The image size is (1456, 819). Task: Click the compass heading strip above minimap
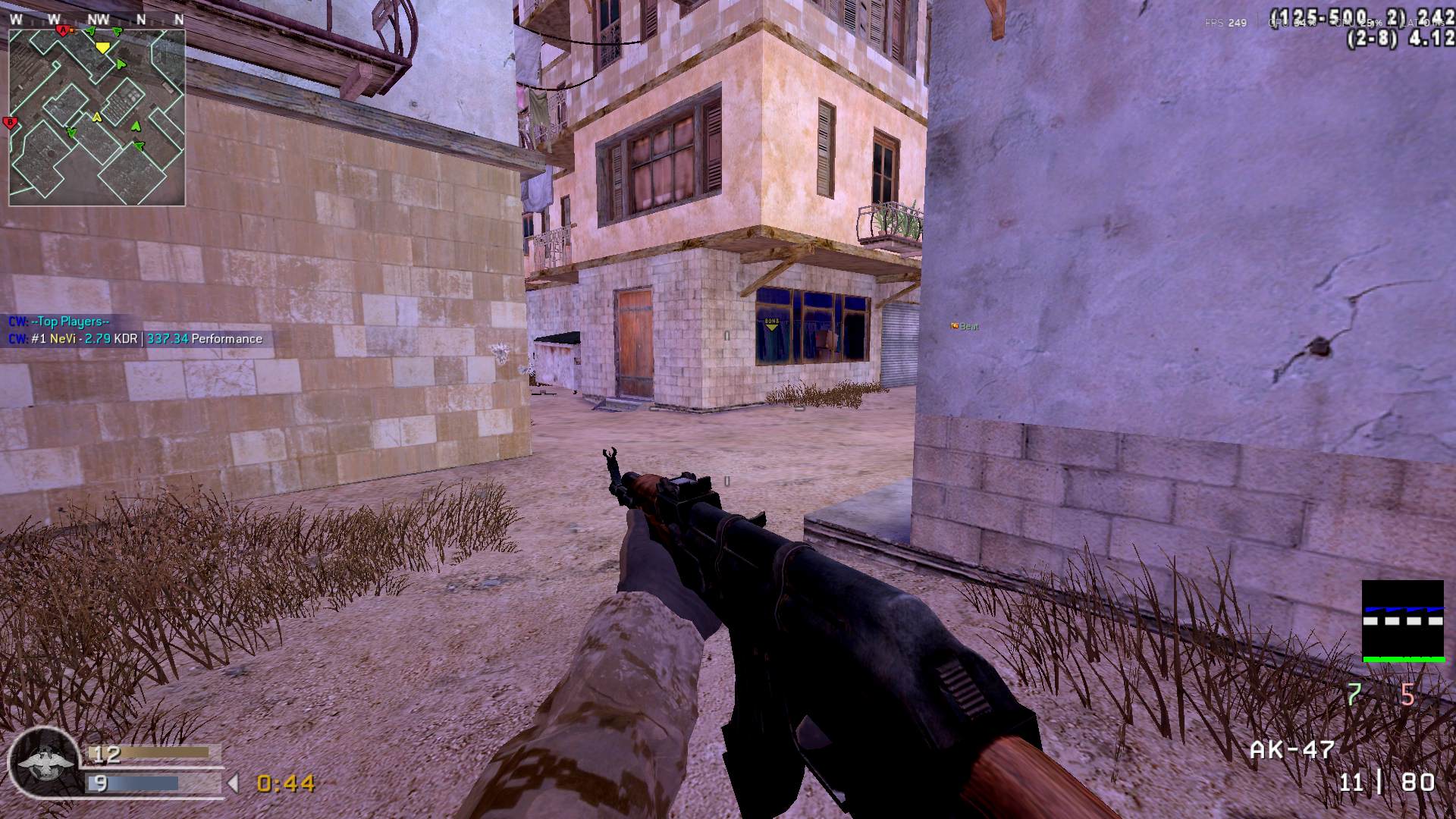pos(96,19)
